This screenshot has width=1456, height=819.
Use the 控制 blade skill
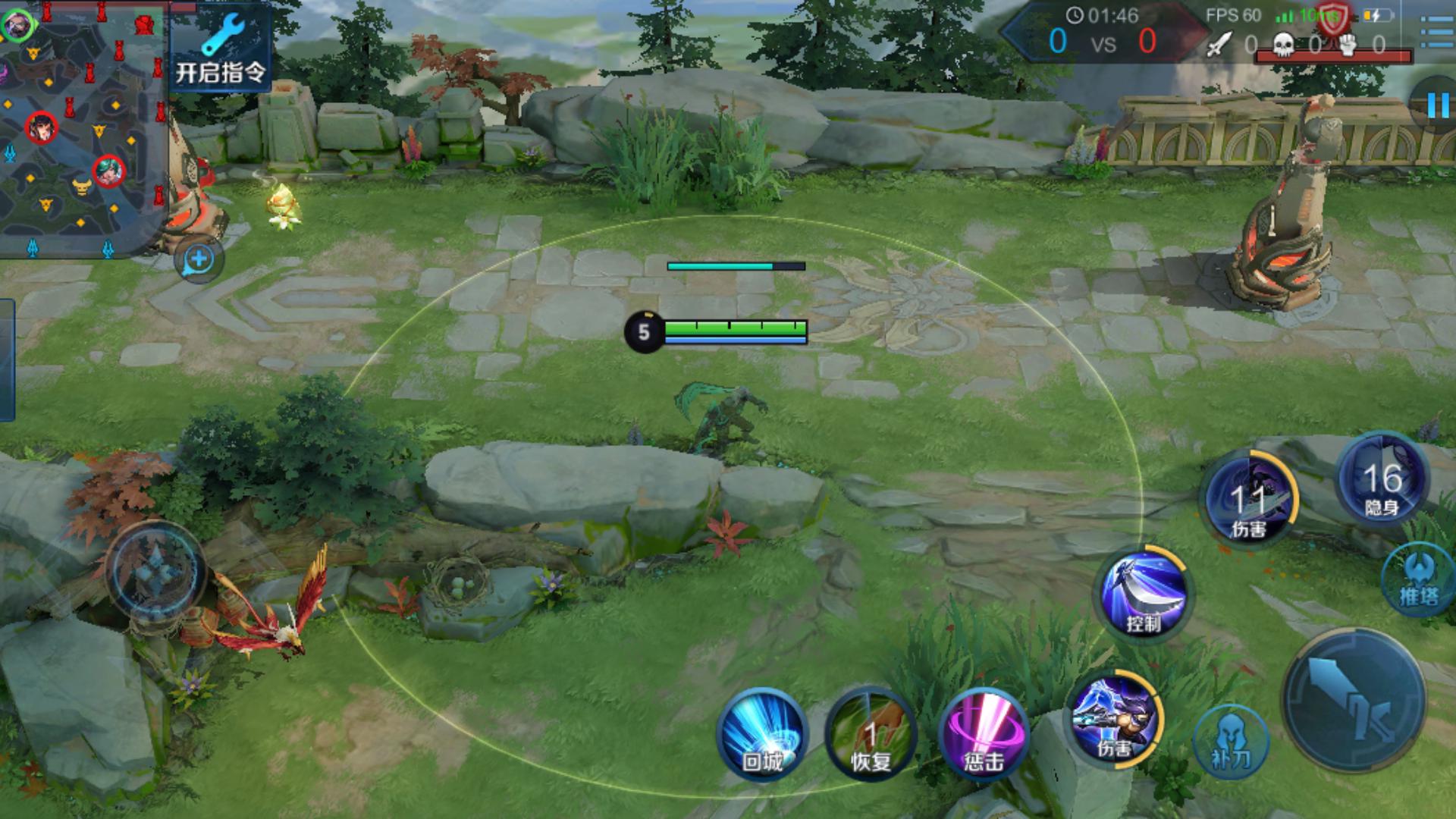pos(1144,592)
